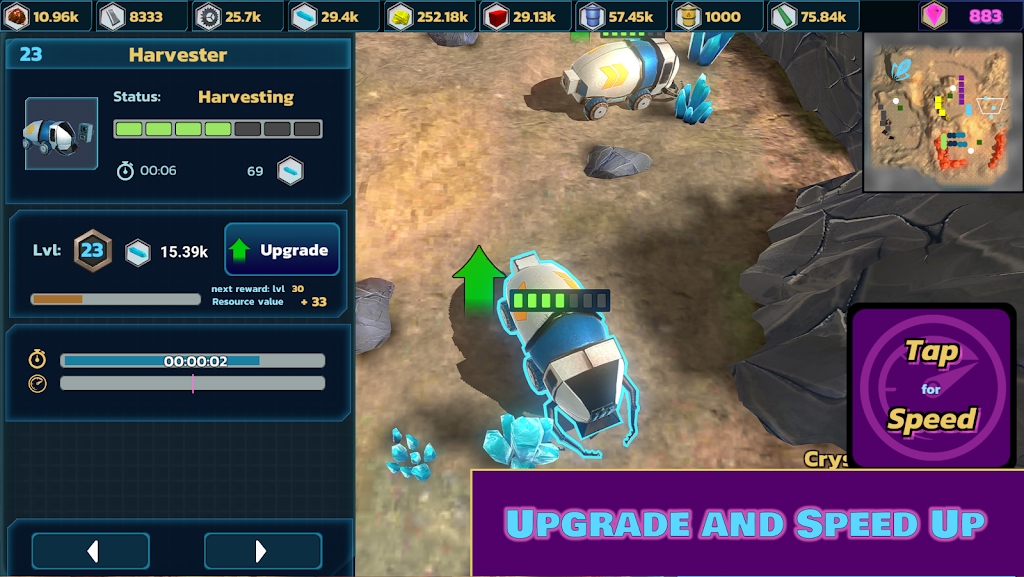Go to the previous unit with left arrow
Screen dimensions: 1024x577
(x=91, y=551)
